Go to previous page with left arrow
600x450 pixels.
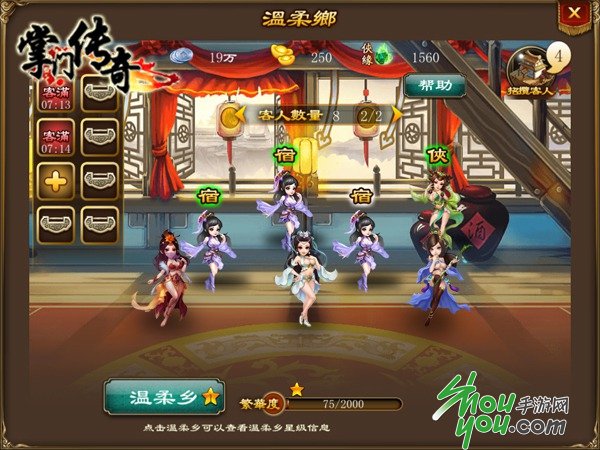(232, 116)
